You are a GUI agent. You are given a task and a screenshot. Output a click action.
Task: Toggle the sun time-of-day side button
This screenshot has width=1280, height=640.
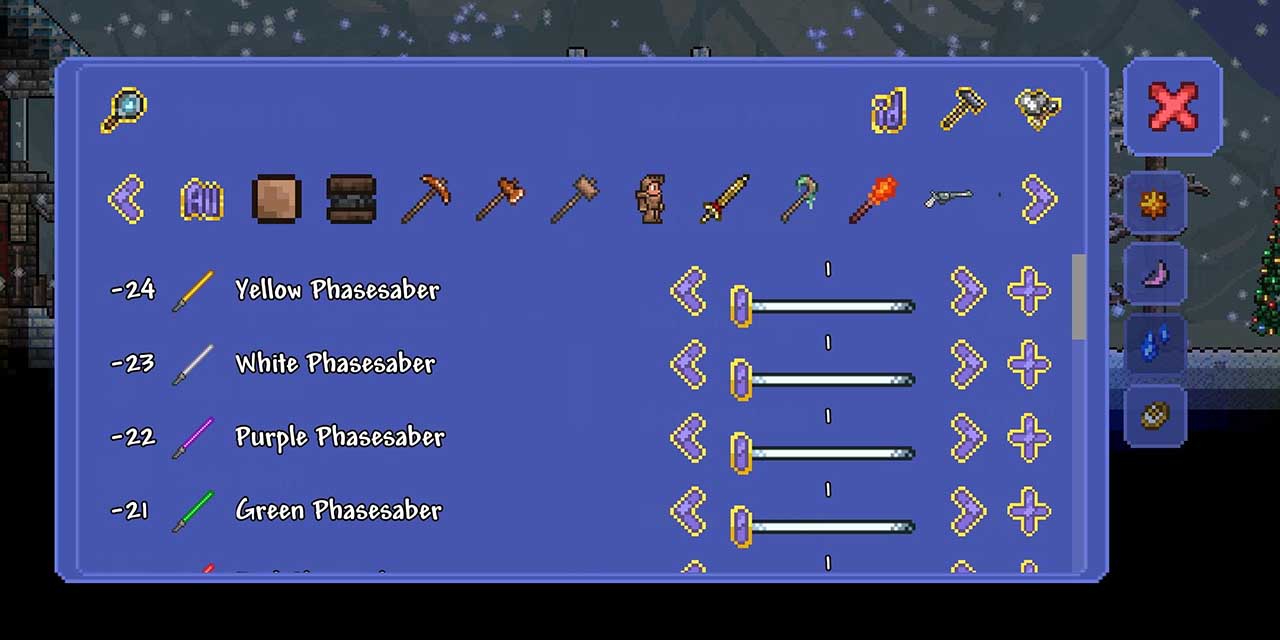point(1155,205)
